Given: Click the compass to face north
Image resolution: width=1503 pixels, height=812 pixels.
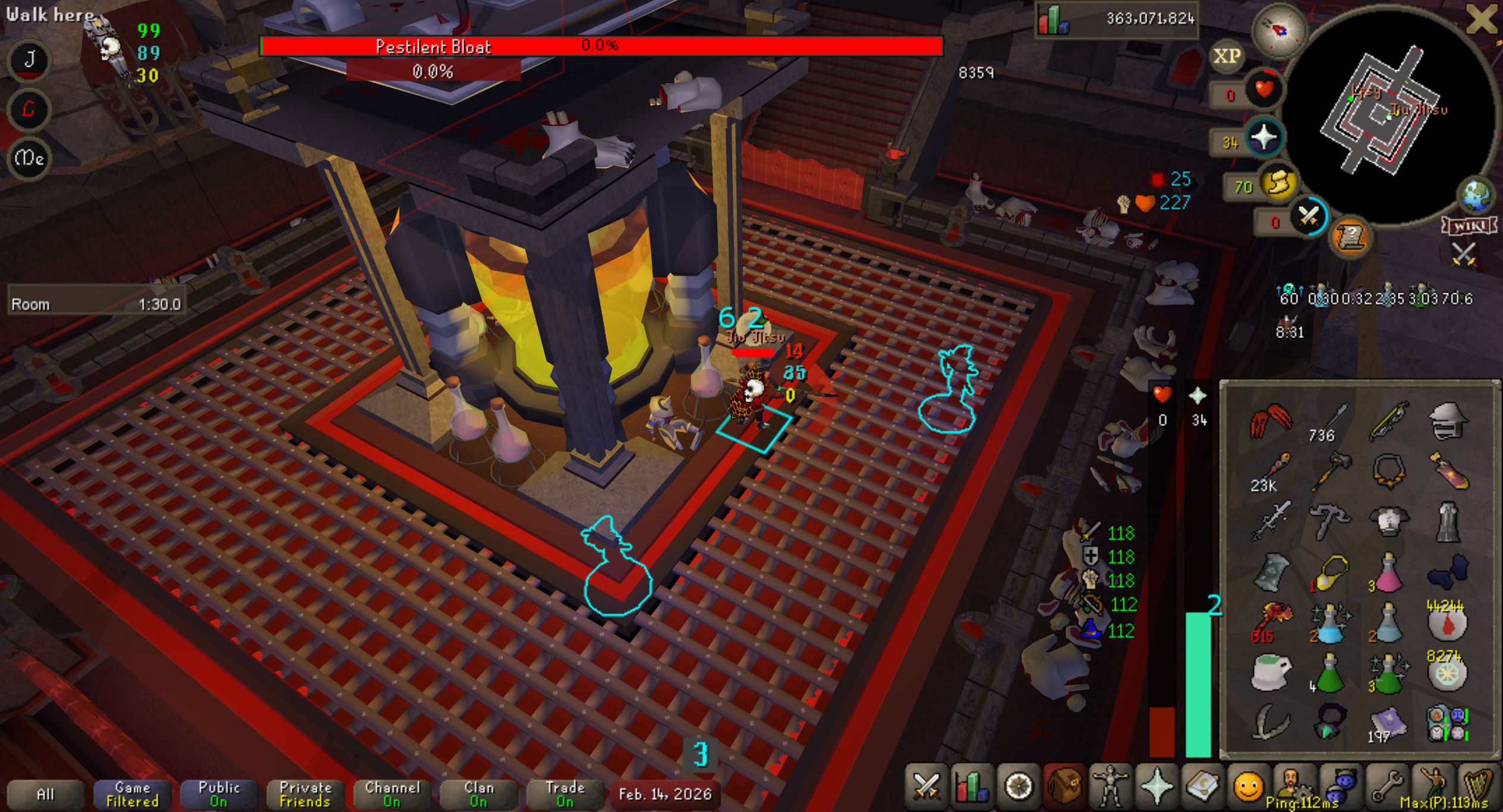Looking at the screenshot, I should pos(1279,30).
